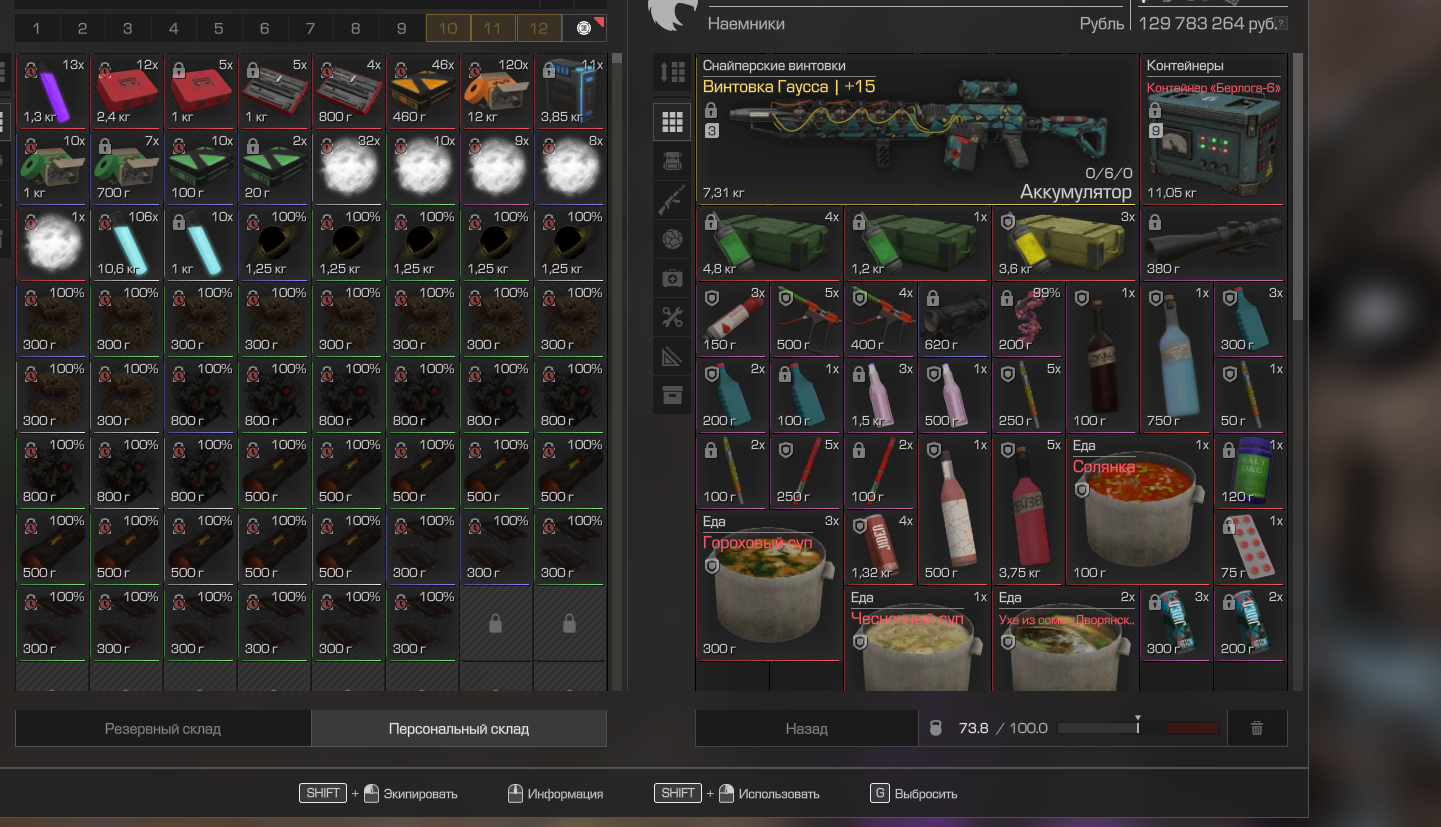Select the Гороховый суп pot
This screenshot has height=827, width=1441.
point(770,590)
